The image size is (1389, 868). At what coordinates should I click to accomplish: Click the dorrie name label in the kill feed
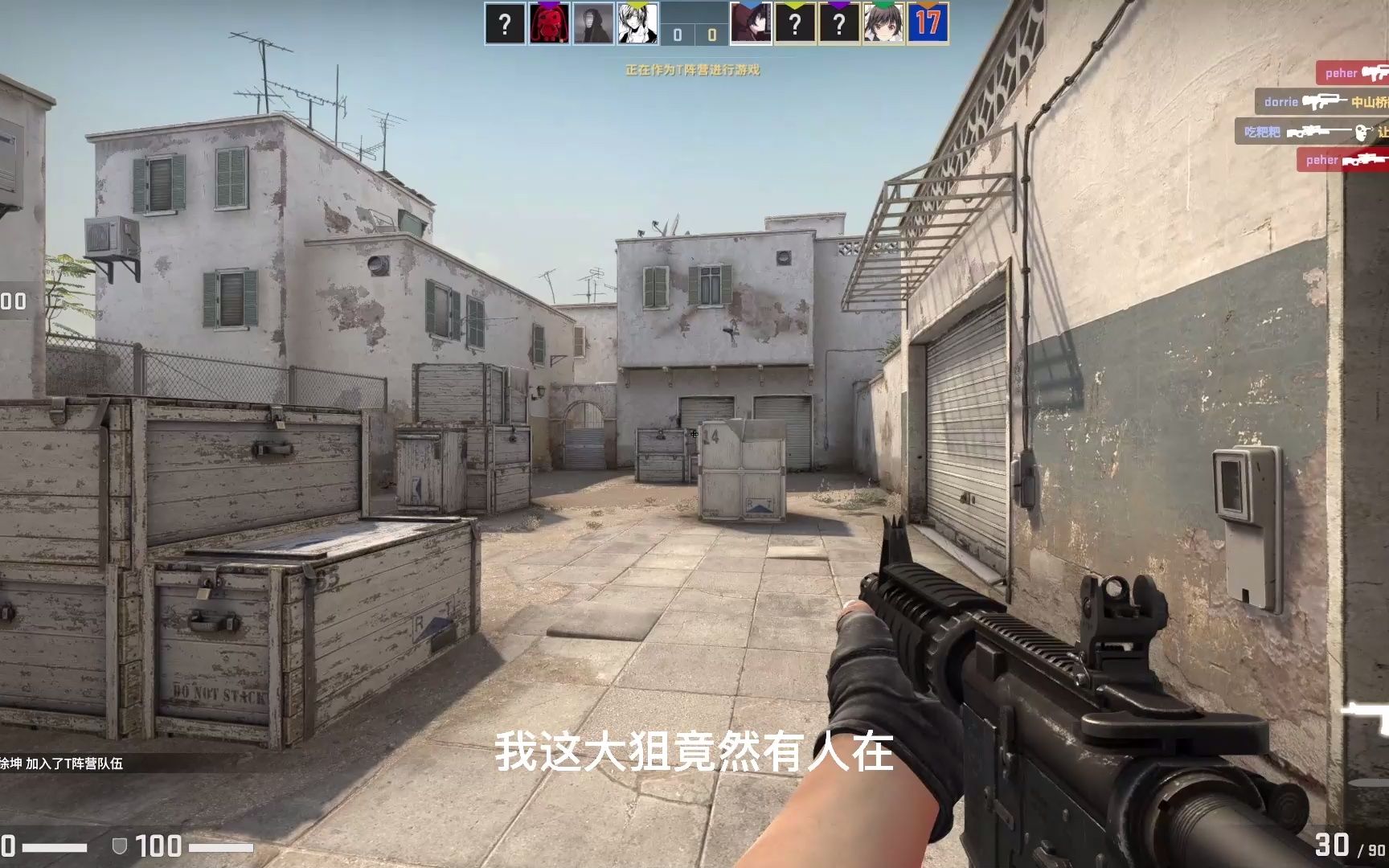tap(1281, 102)
